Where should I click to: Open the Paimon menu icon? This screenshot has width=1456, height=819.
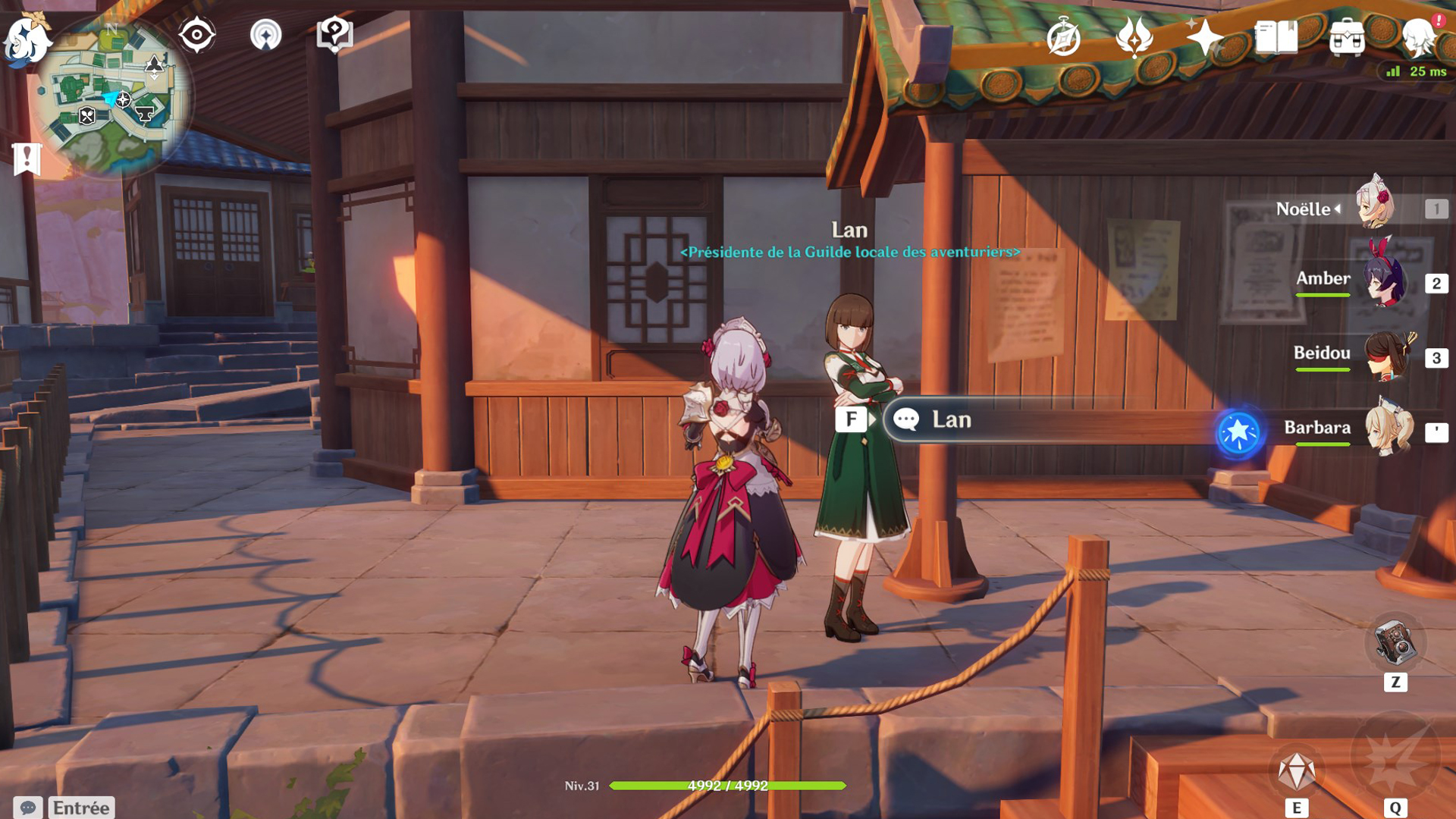click(x=27, y=38)
